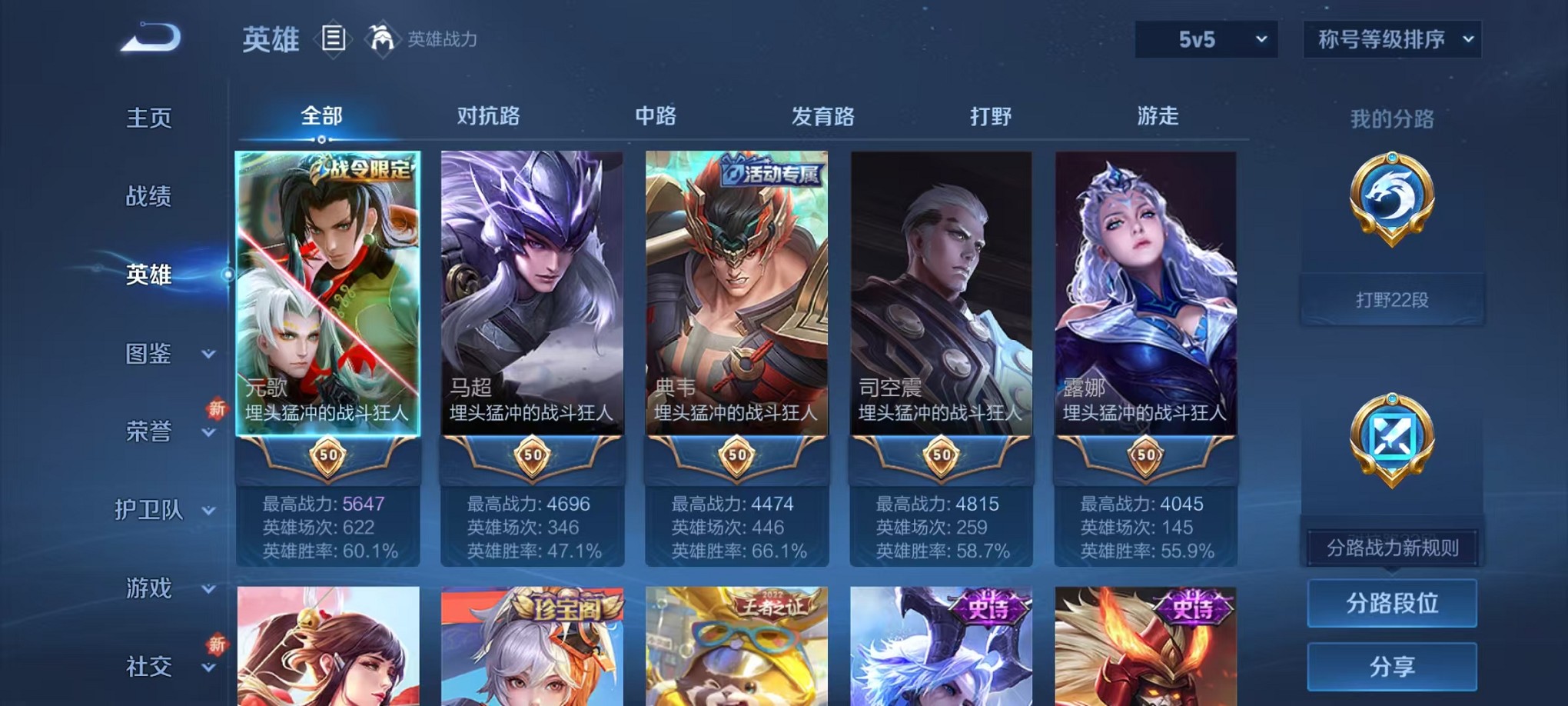Screen dimensions: 1568x706
Task: Open the 称号等级排序 sorting dropdown
Action: click(x=1391, y=39)
